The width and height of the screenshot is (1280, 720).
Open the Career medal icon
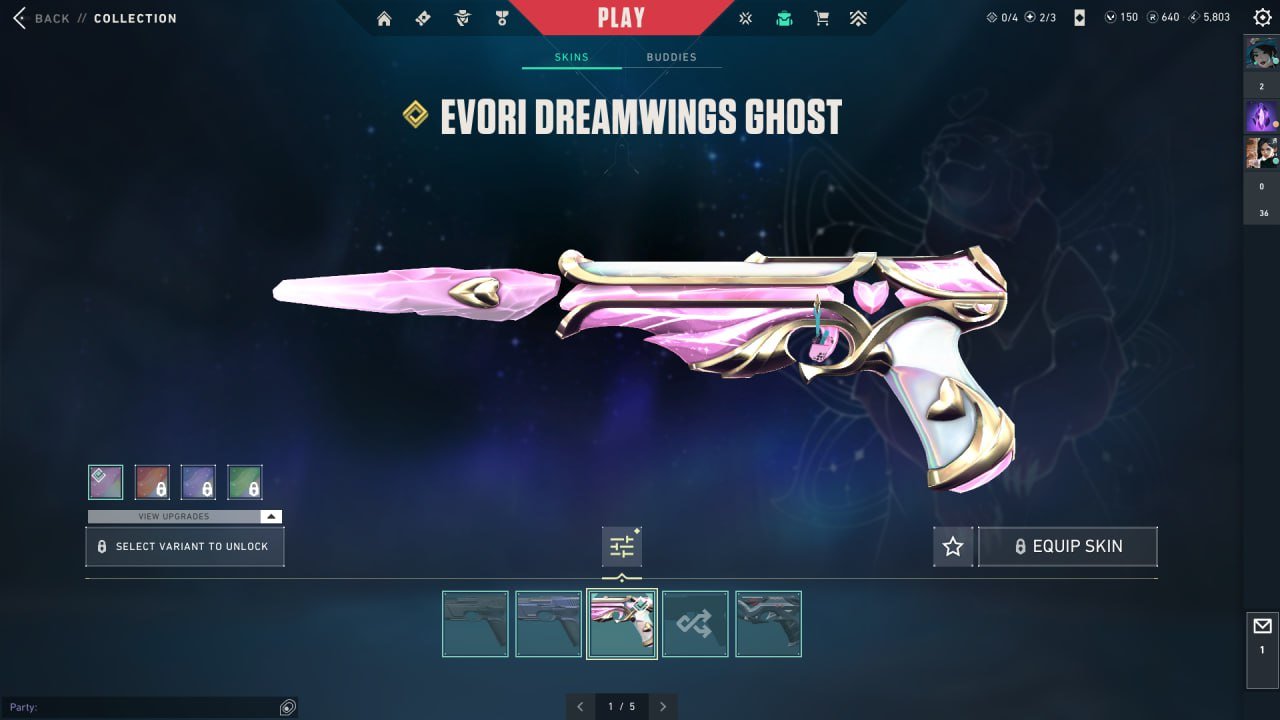(x=500, y=17)
